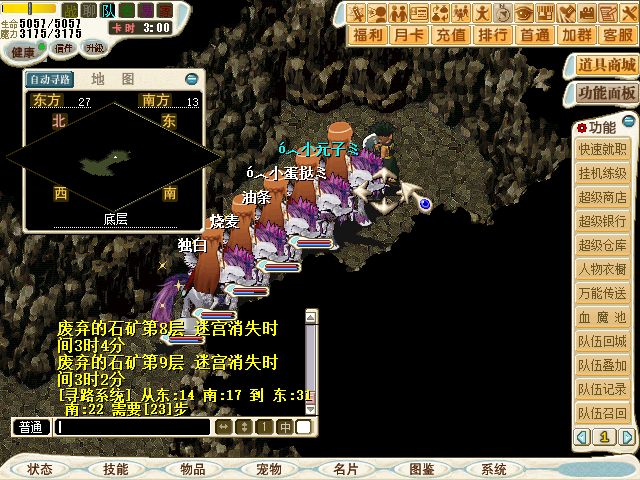This screenshot has width=640, height=480.
Task: Open the 技能 skills tab
Action: pyautogui.click(x=116, y=469)
